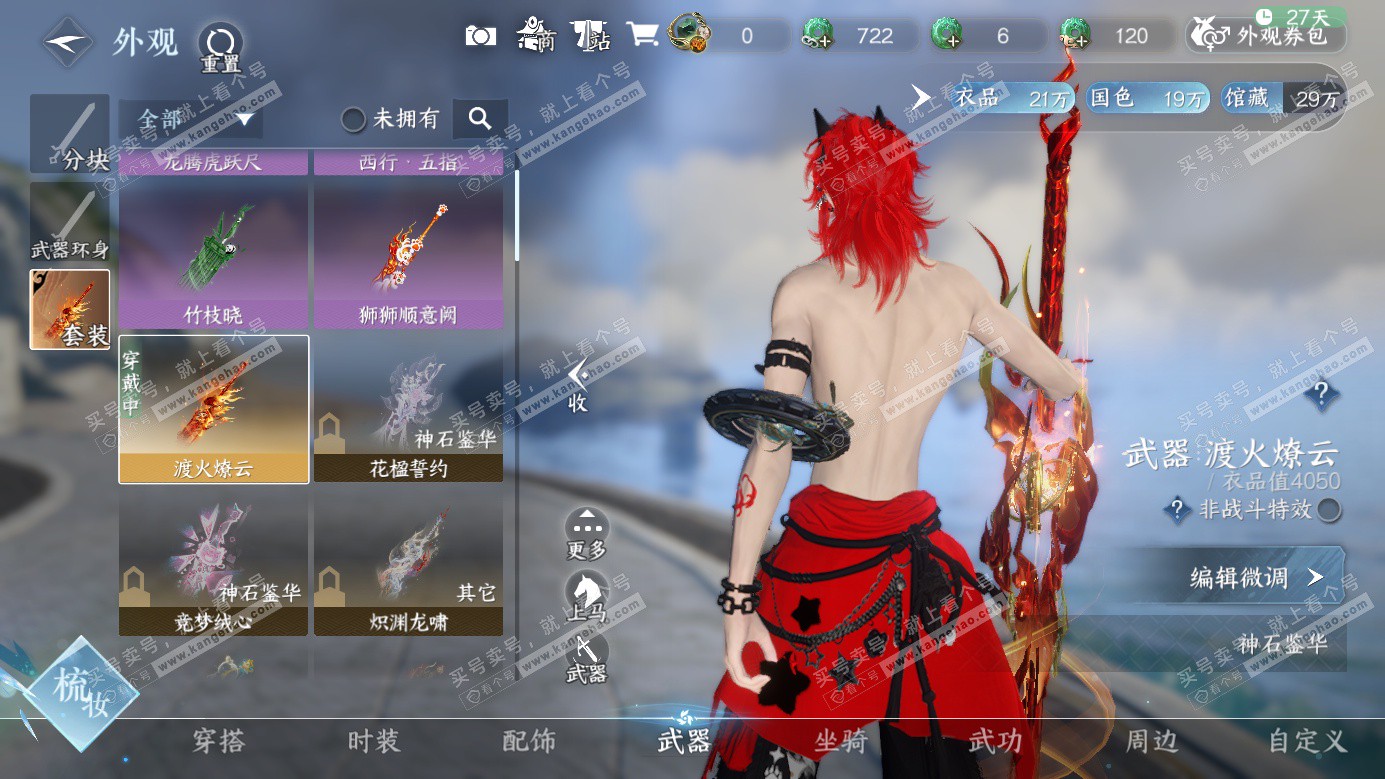The height and width of the screenshot is (779, 1385).
Task: Open the 全部 filter dropdown
Action: (190, 120)
